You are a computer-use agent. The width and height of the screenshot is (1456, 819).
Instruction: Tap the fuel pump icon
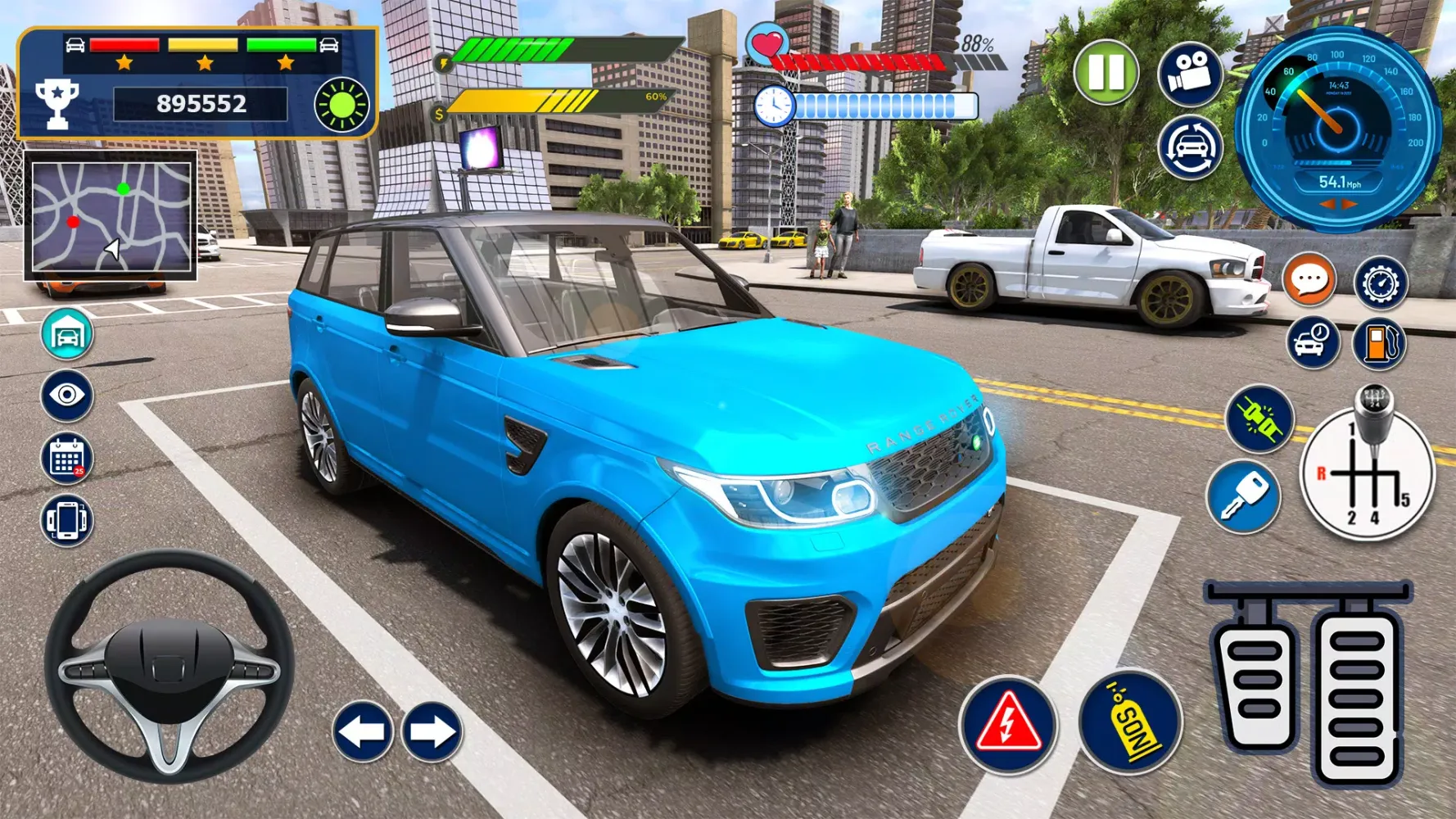pos(1379,343)
